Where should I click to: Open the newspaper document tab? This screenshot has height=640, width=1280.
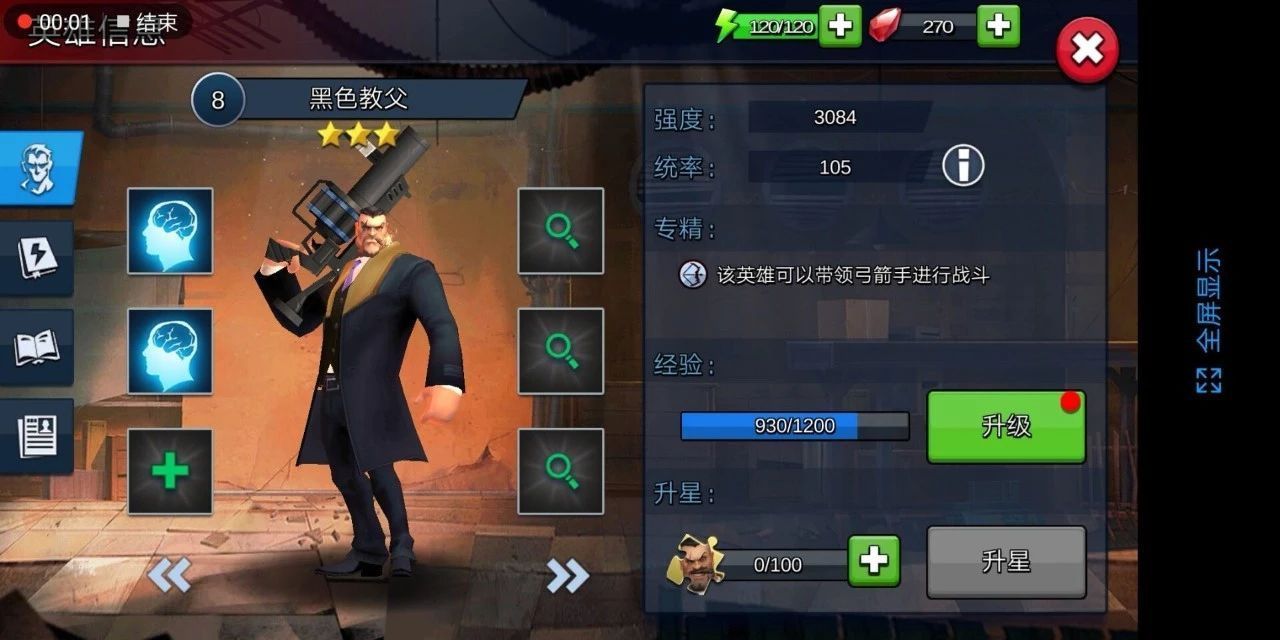tap(38, 436)
